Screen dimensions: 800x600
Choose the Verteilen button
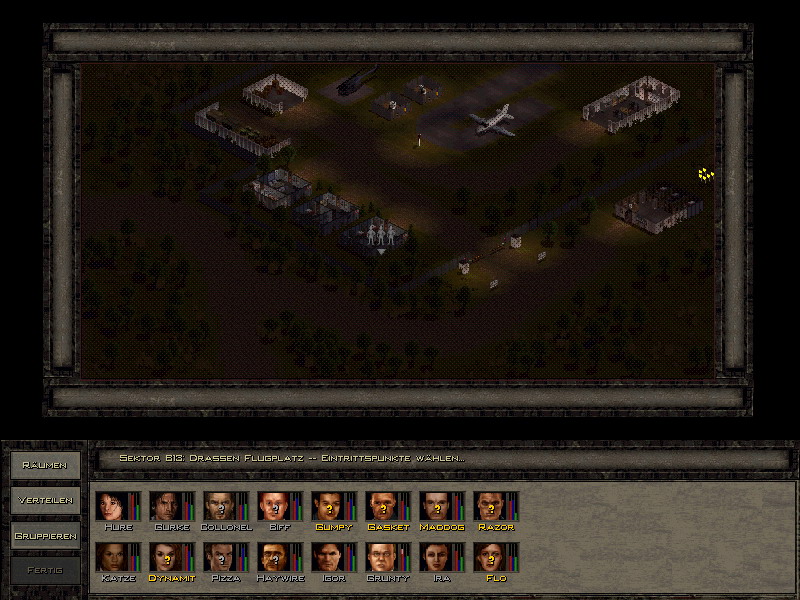pyautogui.click(x=44, y=500)
